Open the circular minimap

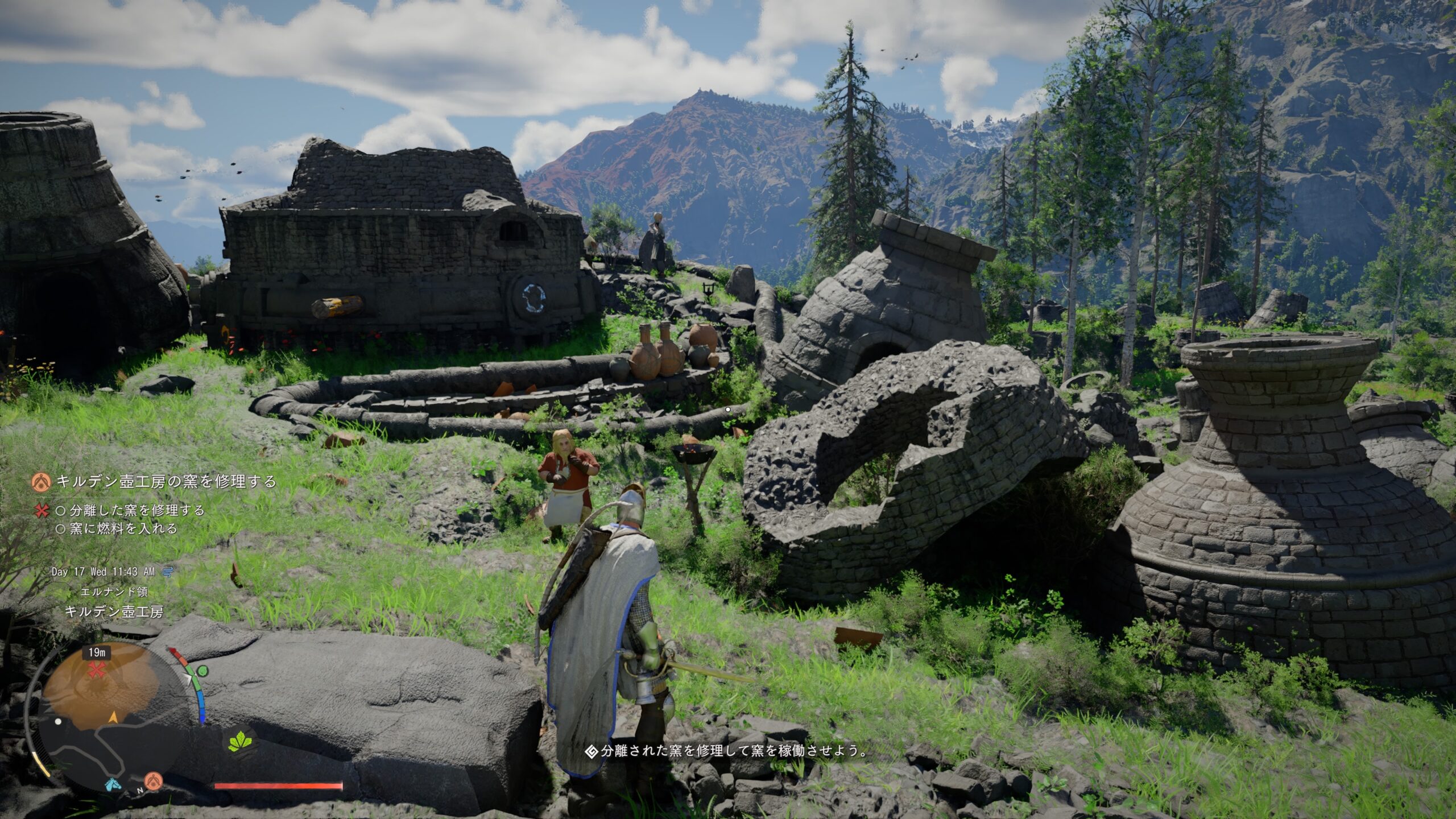[x=108, y=717]
